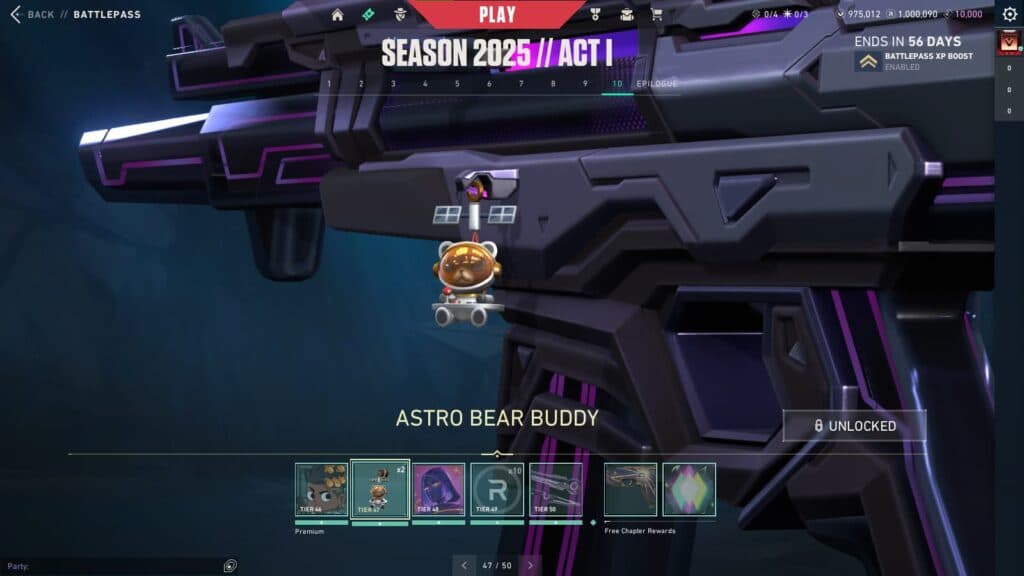Select the Tier 46 reward tile

[321, 489]
